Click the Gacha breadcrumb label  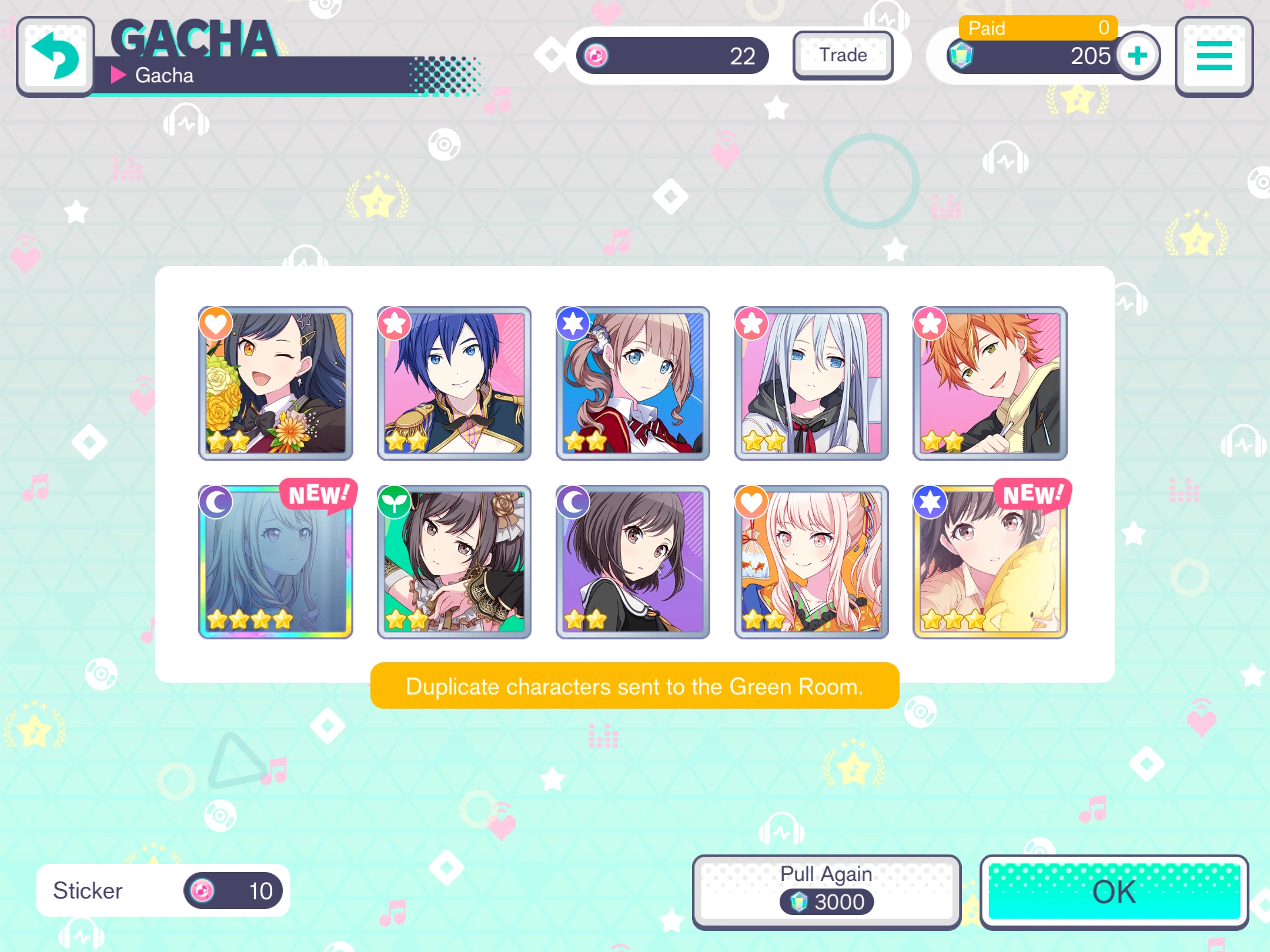[163, 75]
